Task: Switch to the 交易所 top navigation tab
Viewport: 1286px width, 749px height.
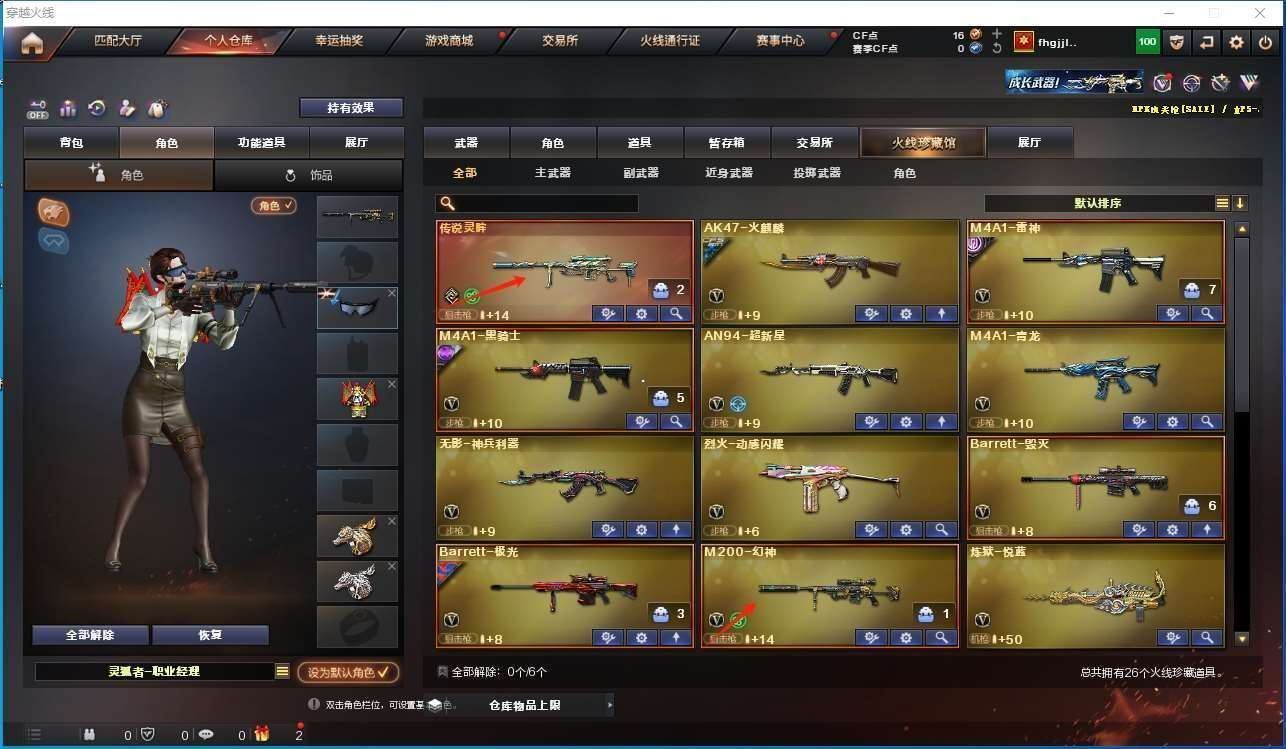Action: [560, 42]
